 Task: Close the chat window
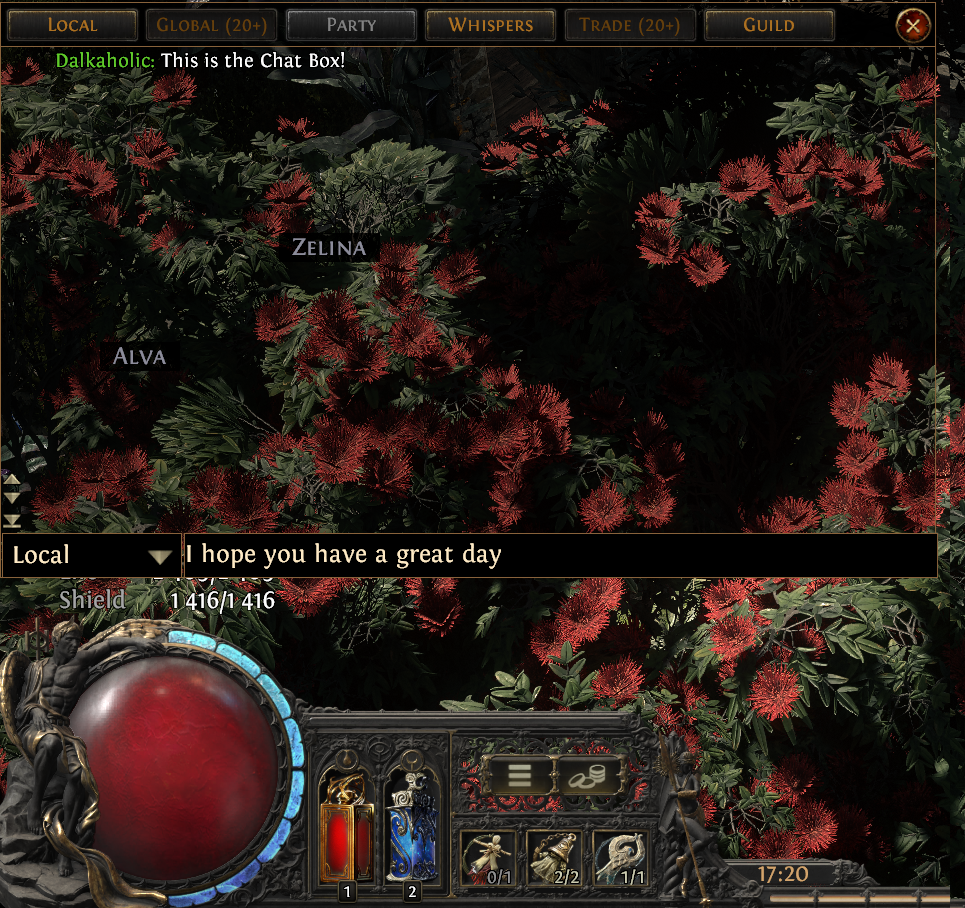coord(913,25)
